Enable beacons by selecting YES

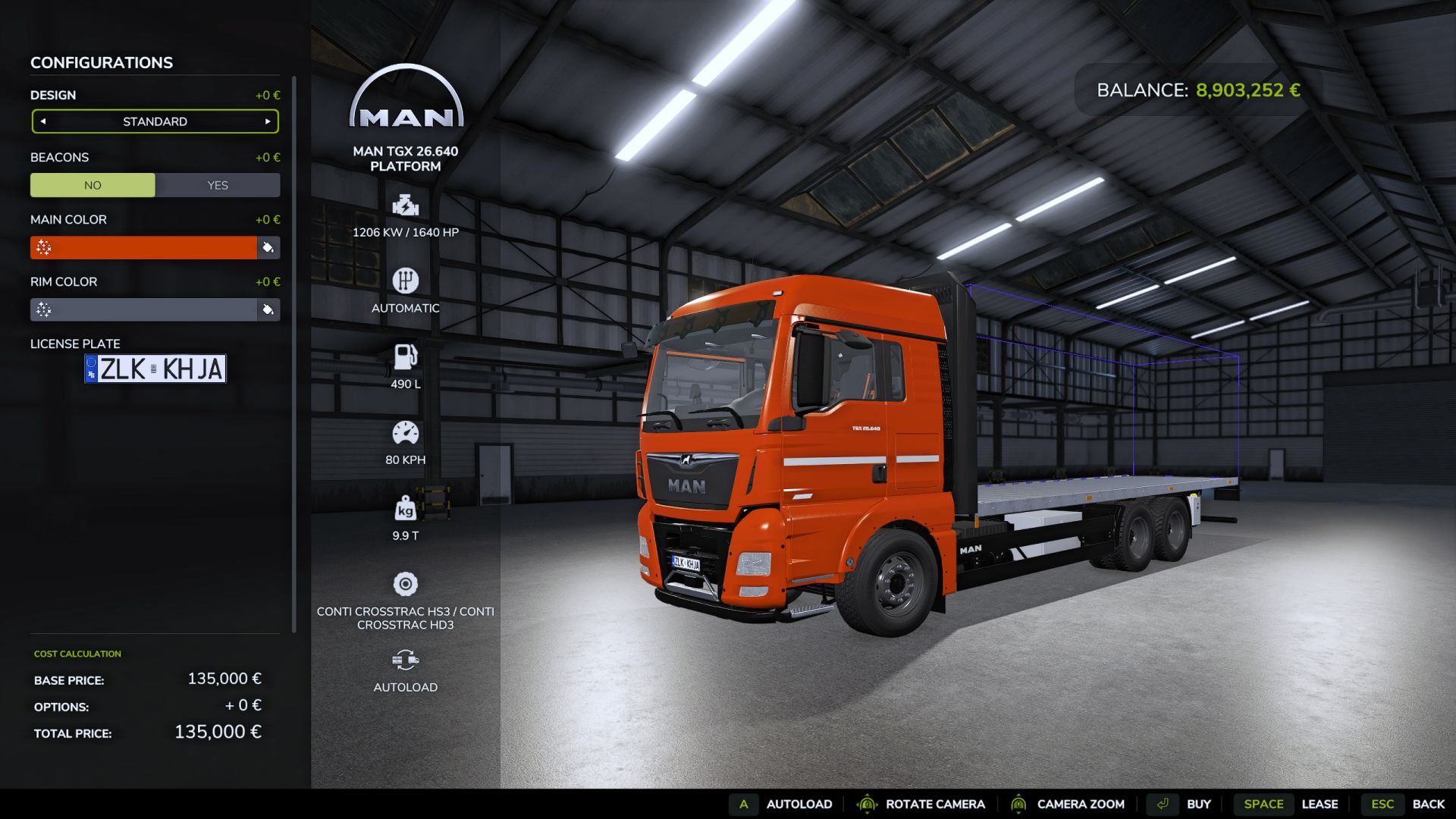pyautogui.click(x=218, y=184)
